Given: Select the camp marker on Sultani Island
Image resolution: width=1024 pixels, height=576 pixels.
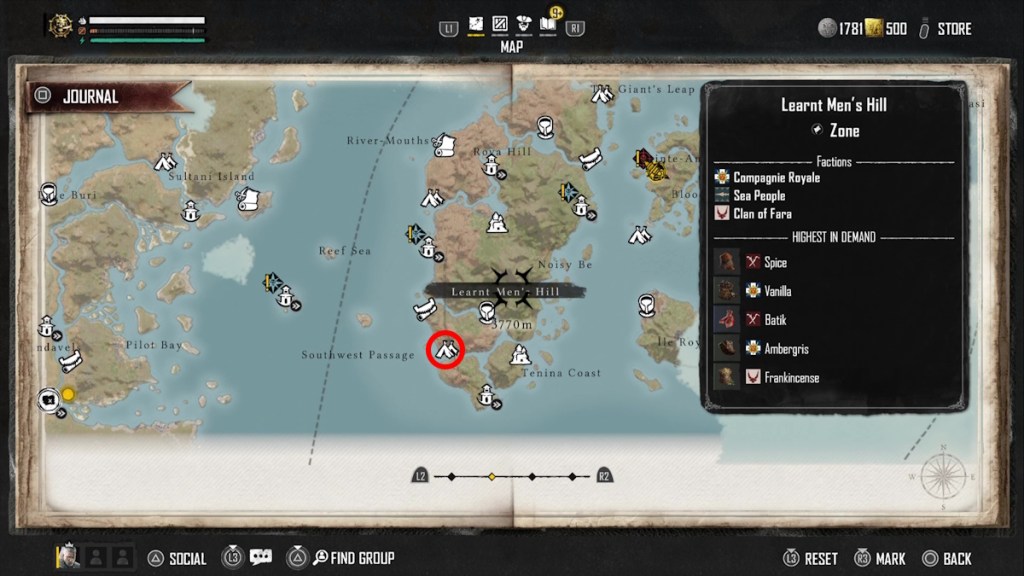Looking at the screenshot, I should 166,161.
